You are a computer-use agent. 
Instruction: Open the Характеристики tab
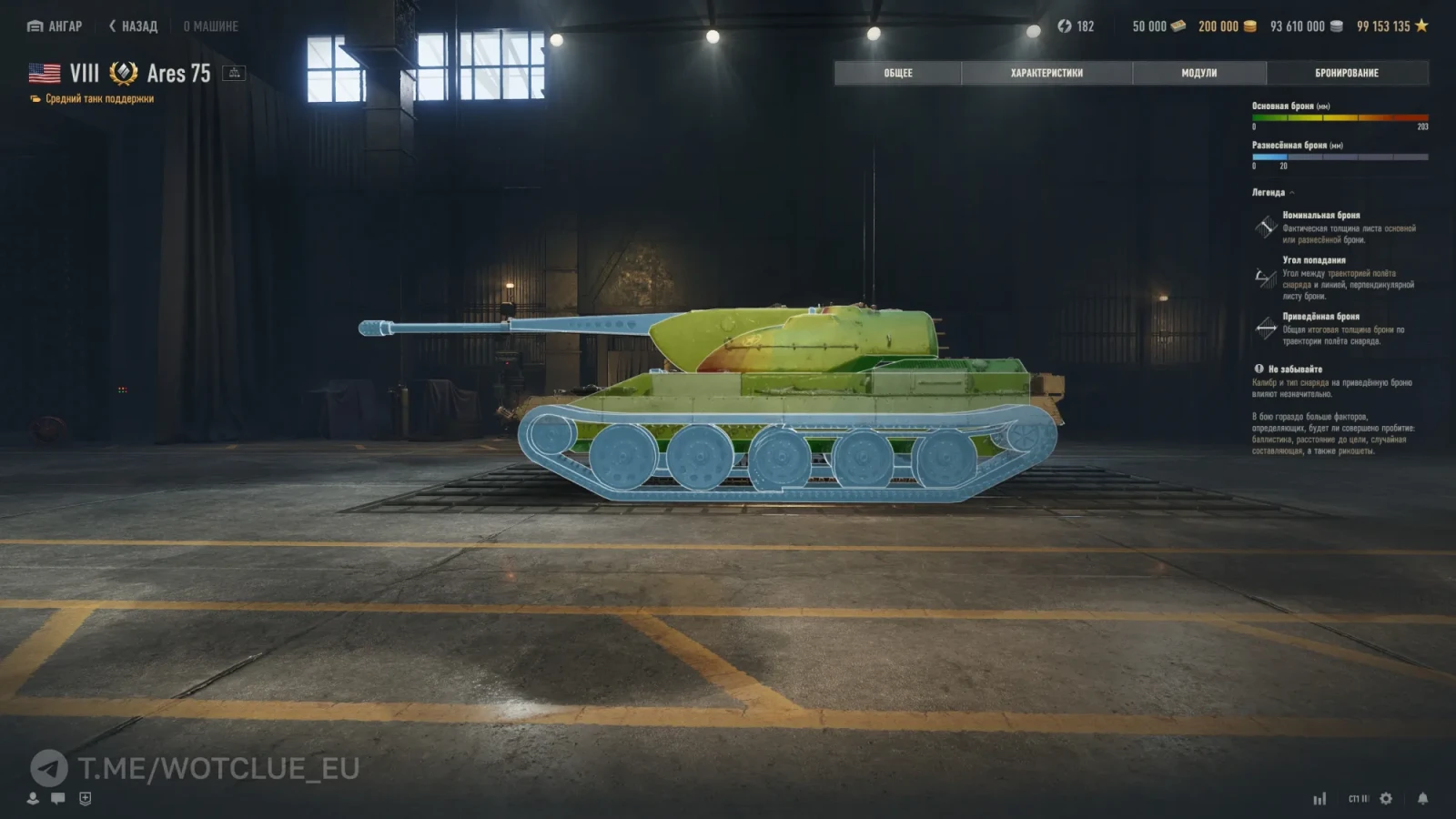[1046, 73]
